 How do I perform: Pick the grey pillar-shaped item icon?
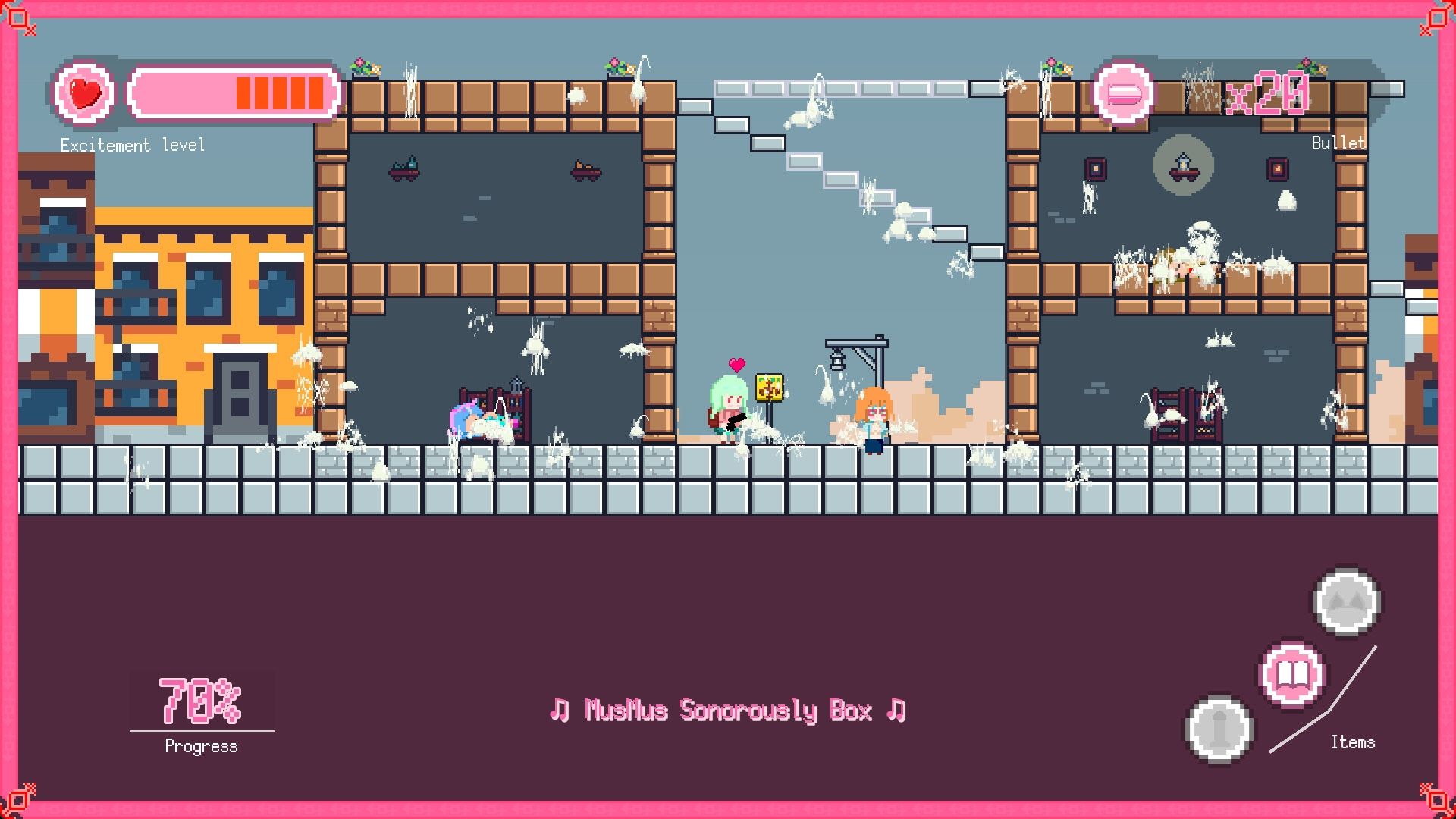coord(1218,729)
